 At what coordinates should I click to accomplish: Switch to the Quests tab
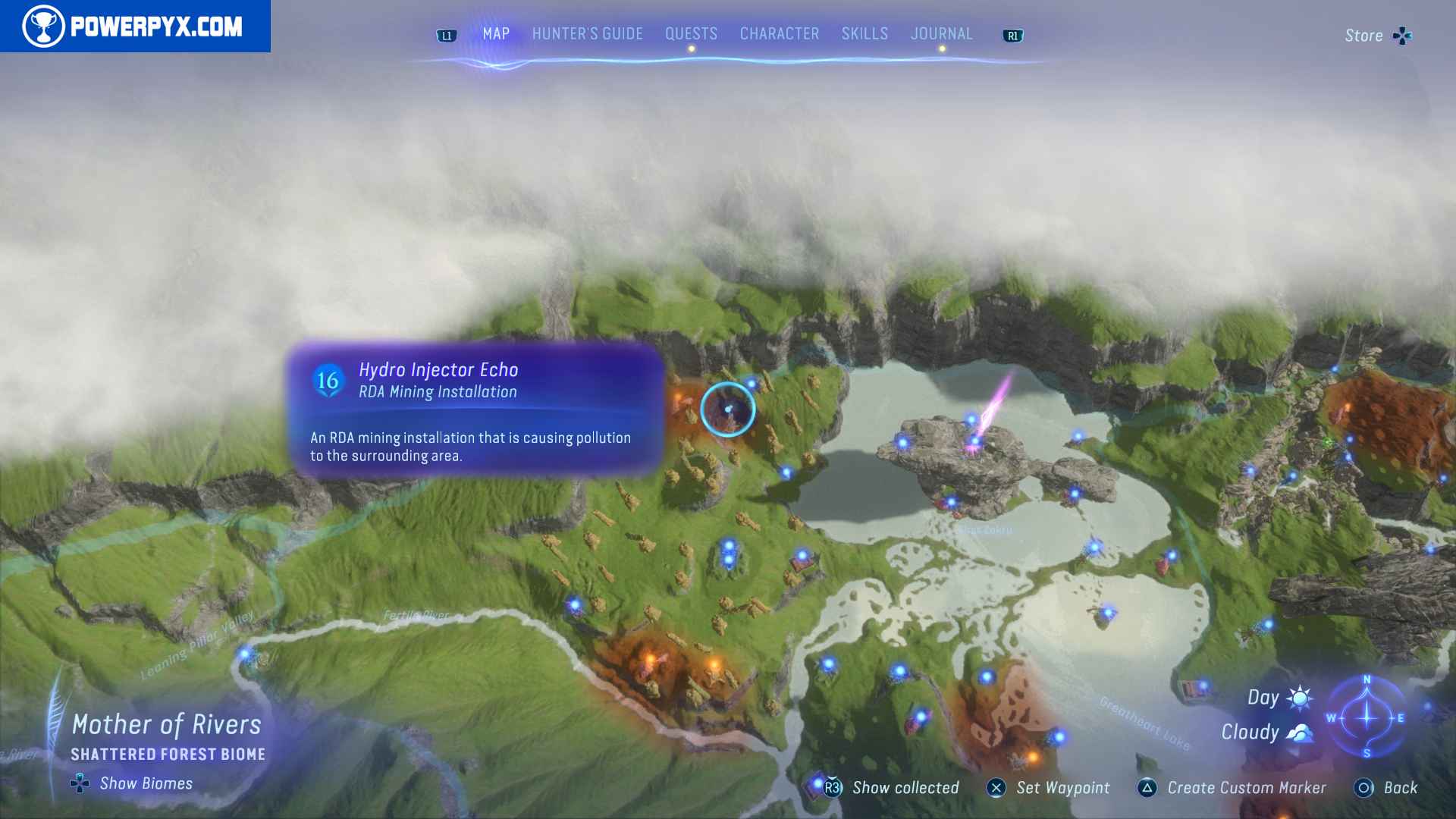(691, 33)
